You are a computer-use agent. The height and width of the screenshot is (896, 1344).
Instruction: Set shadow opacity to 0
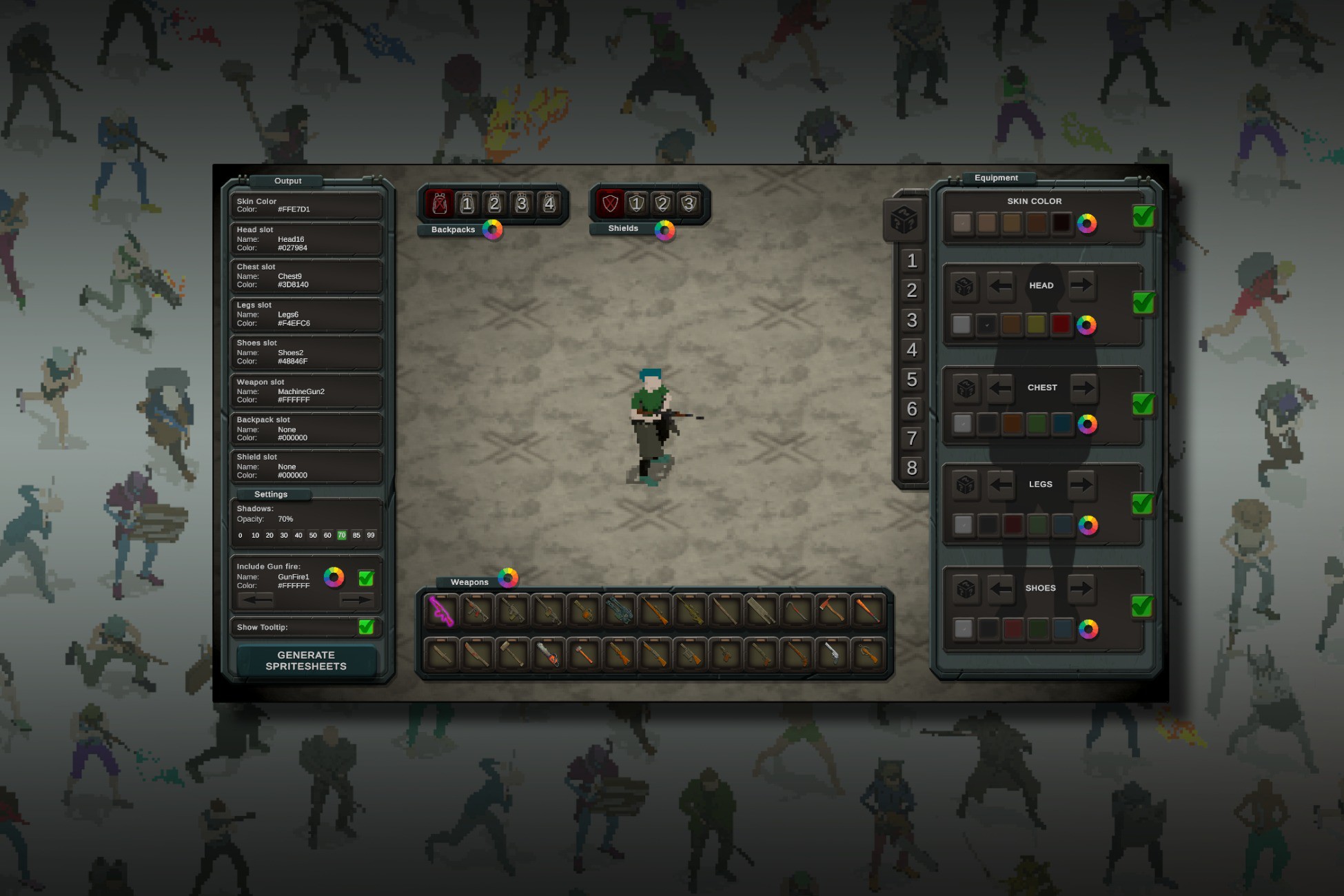pyautogui.click(x=239, y=535)
